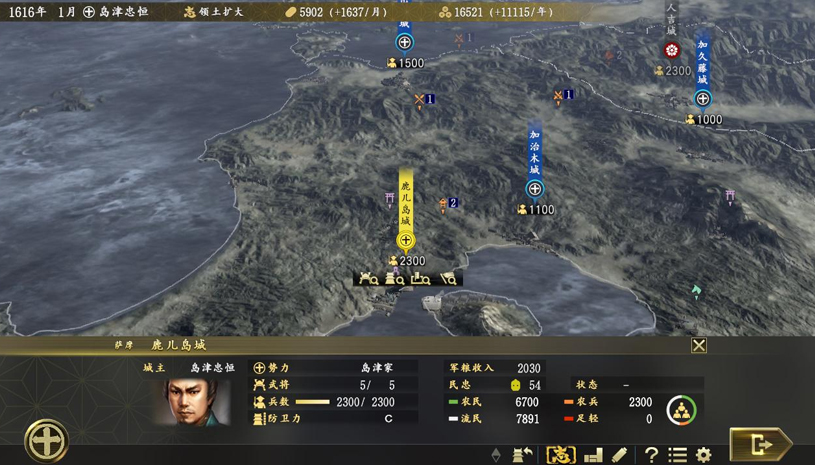Click the castle return arrow icon

pos(522,455)
